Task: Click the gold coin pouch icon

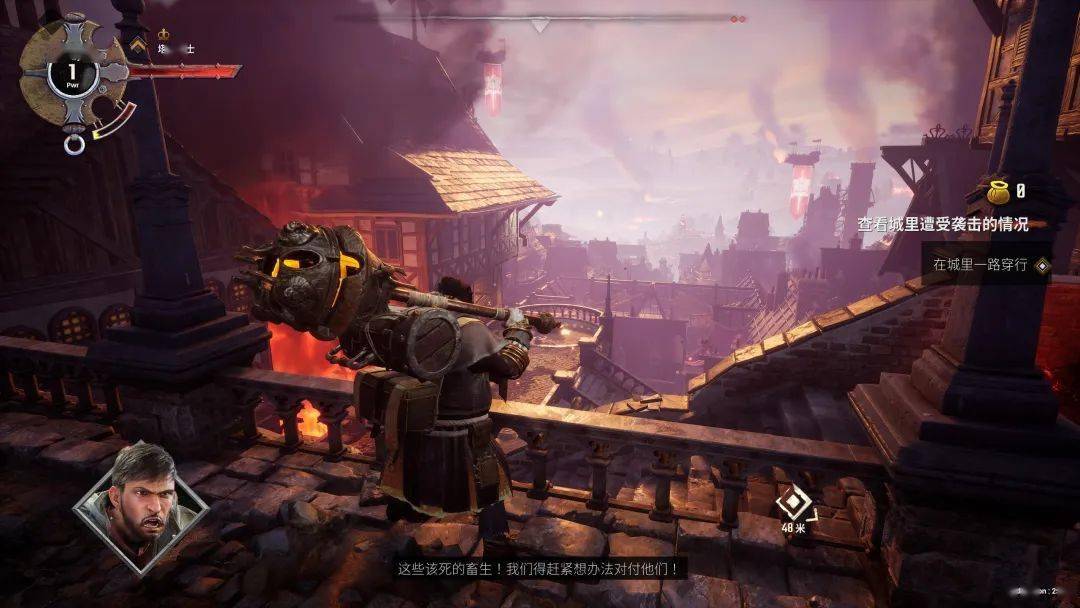Action: pyautogui.click(x=998, y=192)
